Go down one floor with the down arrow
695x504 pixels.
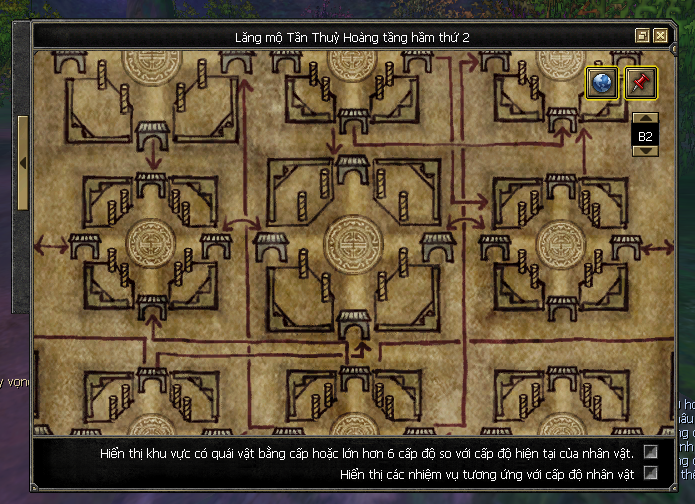click(x=645, y=151)
